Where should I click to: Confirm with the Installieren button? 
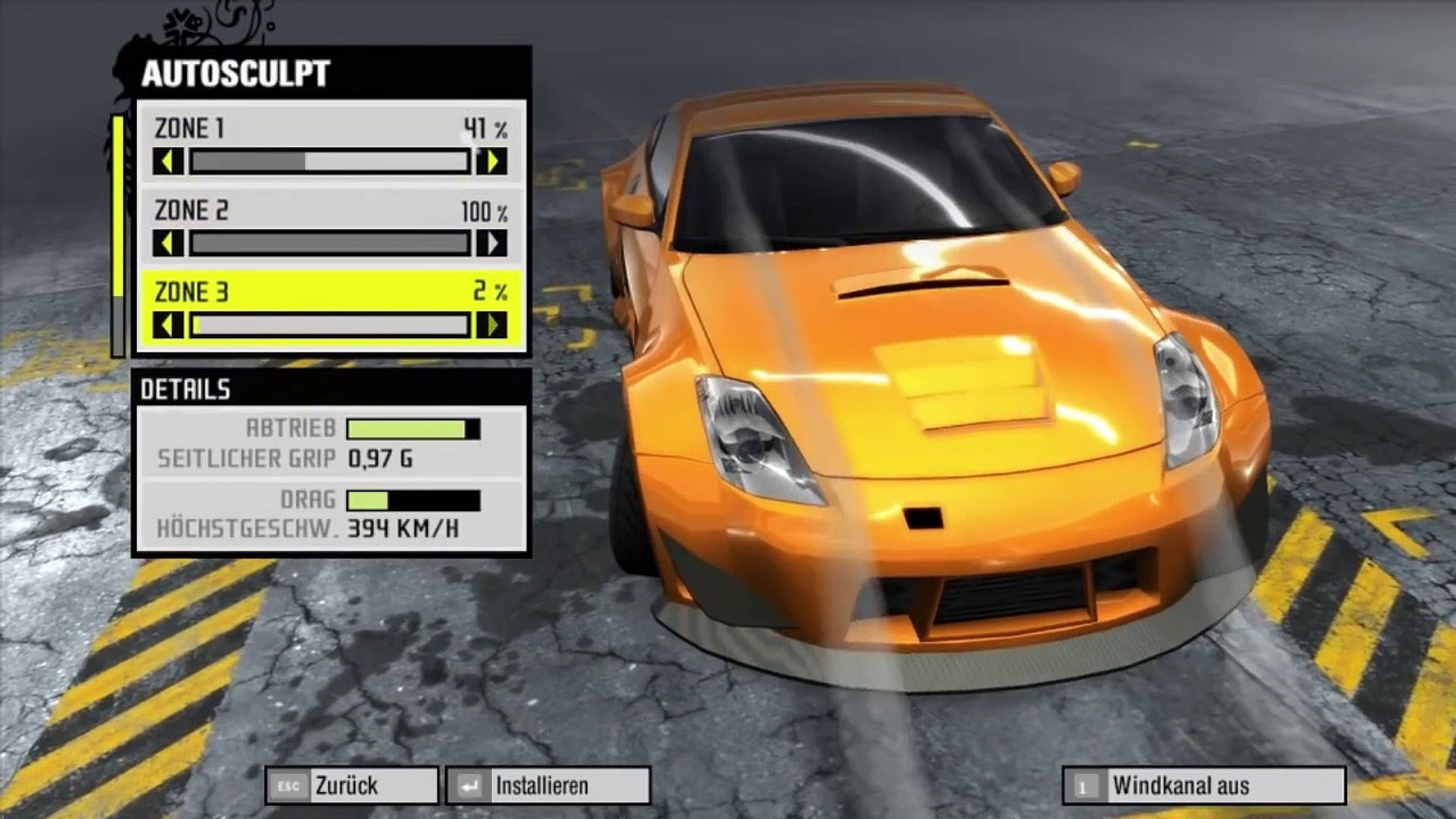coord(548,786)
